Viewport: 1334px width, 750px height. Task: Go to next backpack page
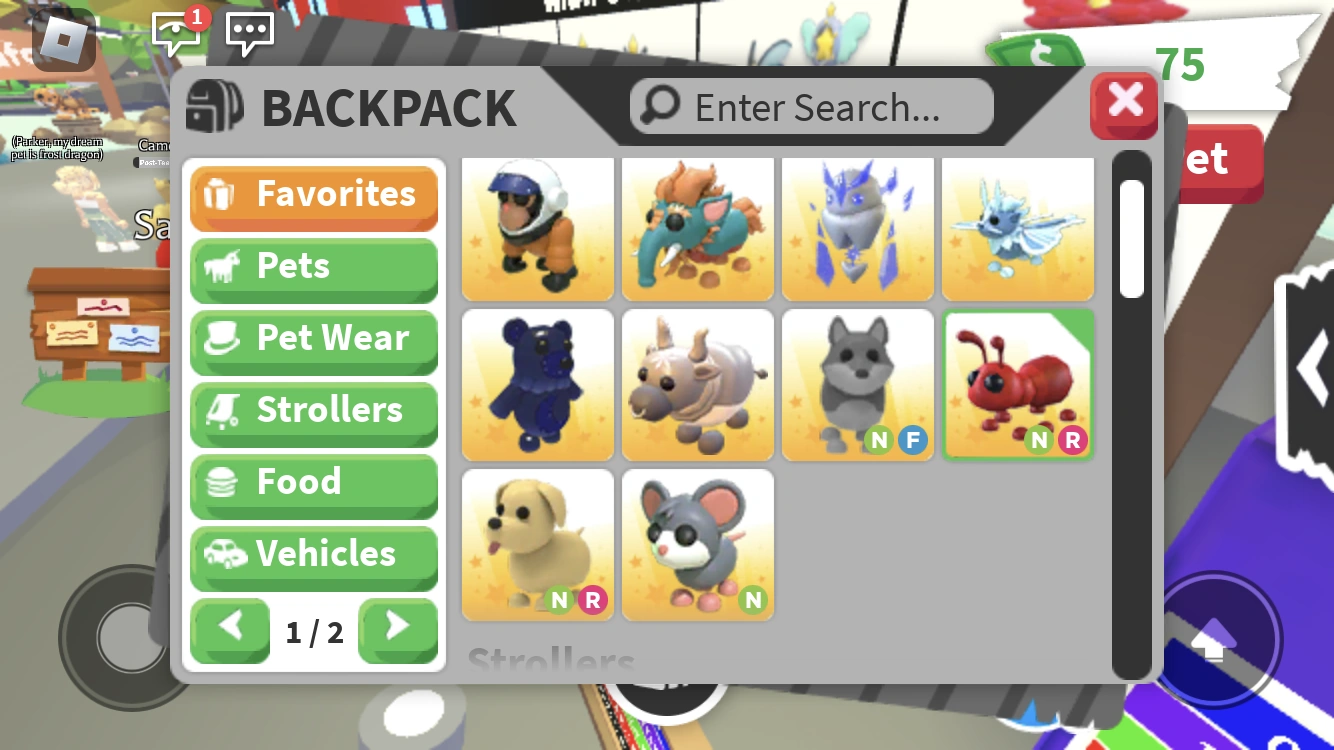[398, 632]
